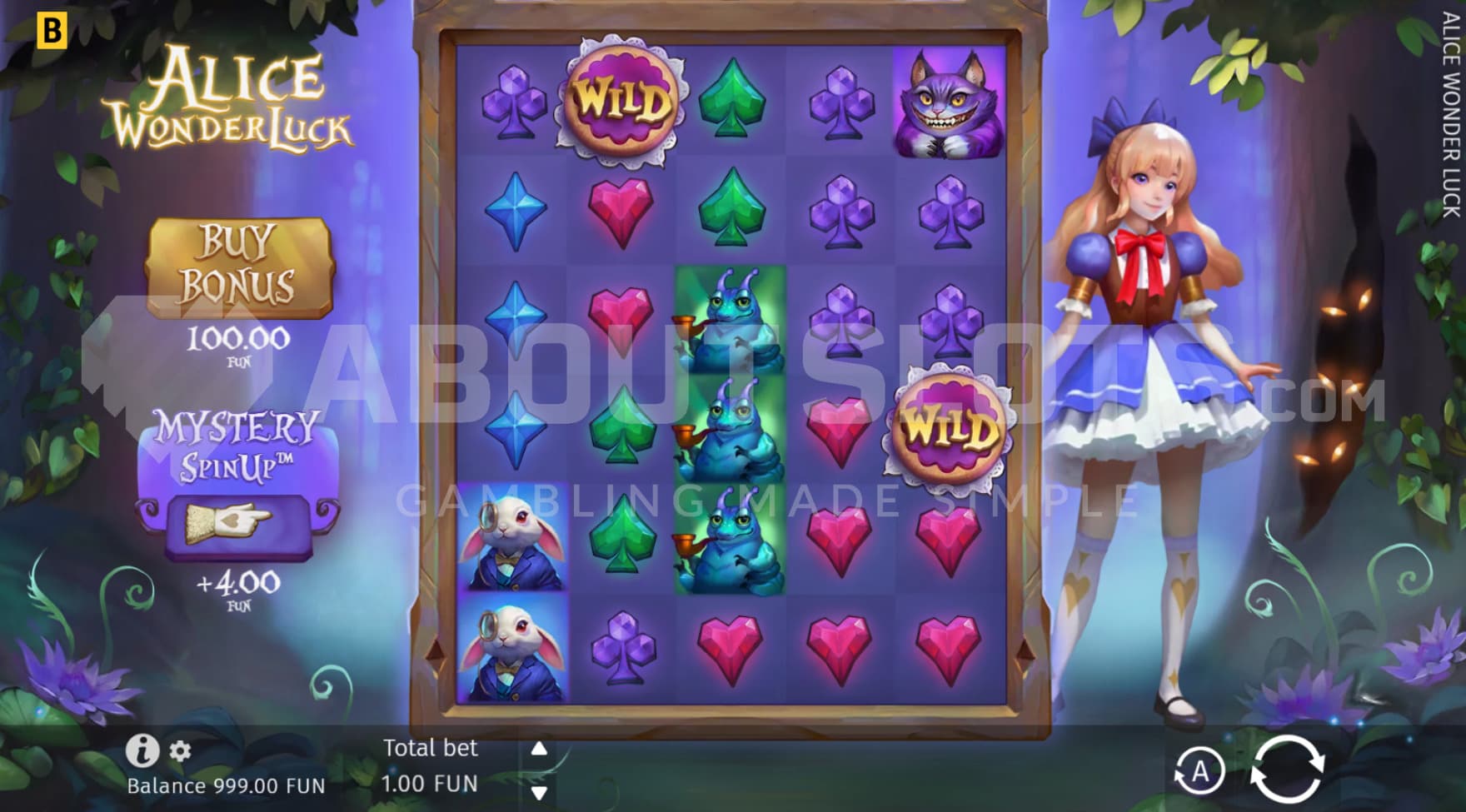Open the Buy Bonus feature
1466x812 pixels.
click(x=239, y=268)
